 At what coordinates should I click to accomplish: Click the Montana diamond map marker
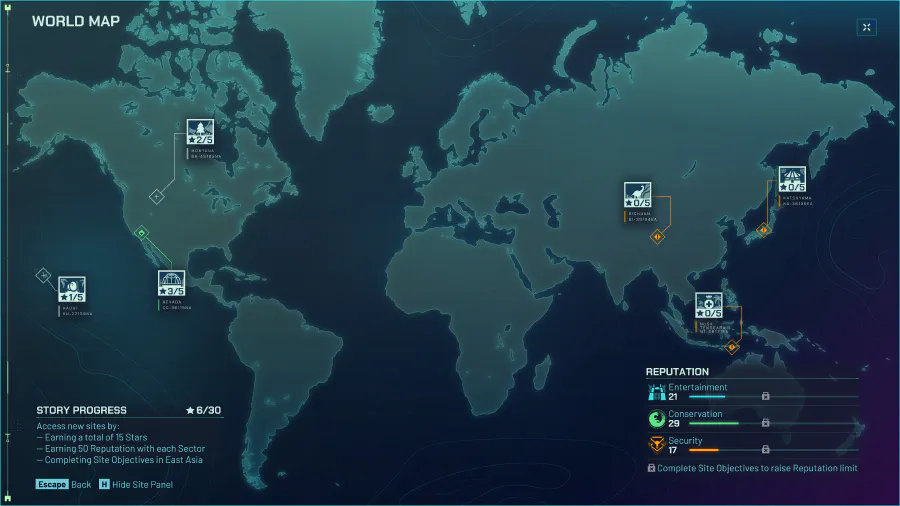pos(156,196)
